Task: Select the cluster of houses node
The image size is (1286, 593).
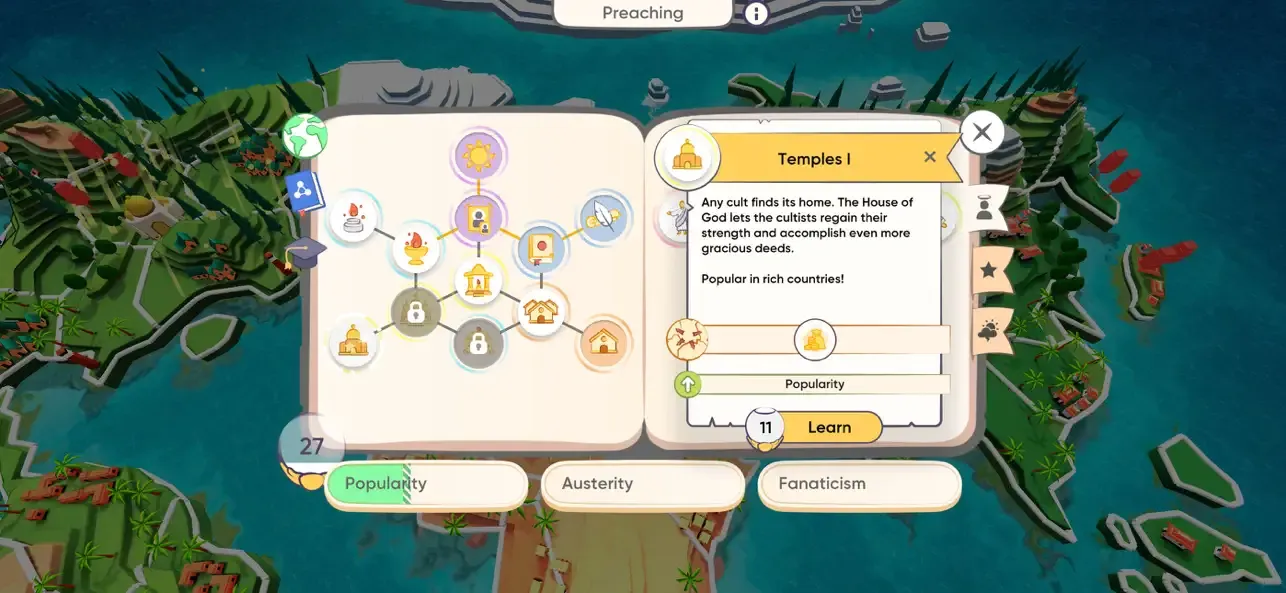Action: 541,312
